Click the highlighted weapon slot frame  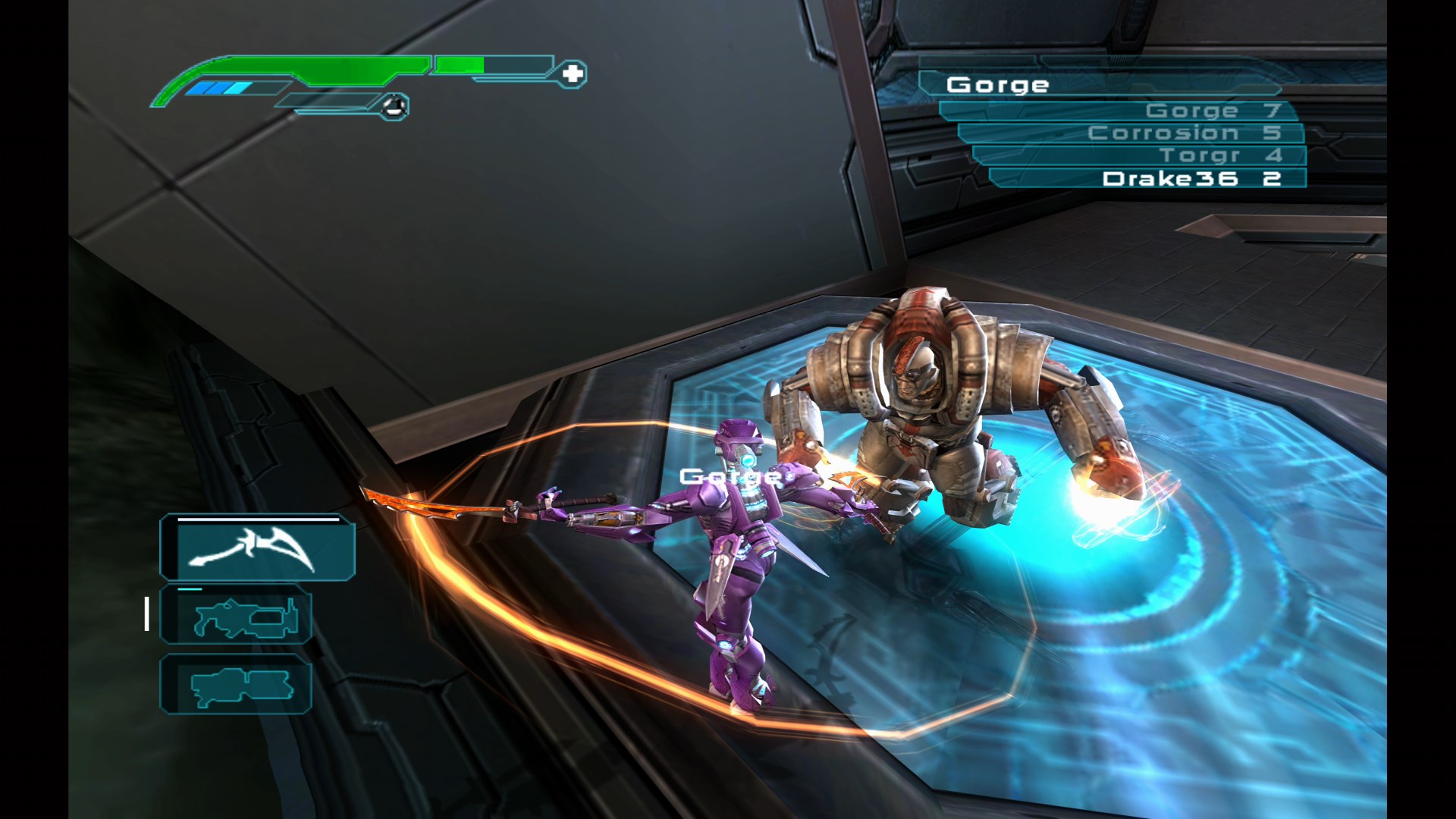(256, 548)
